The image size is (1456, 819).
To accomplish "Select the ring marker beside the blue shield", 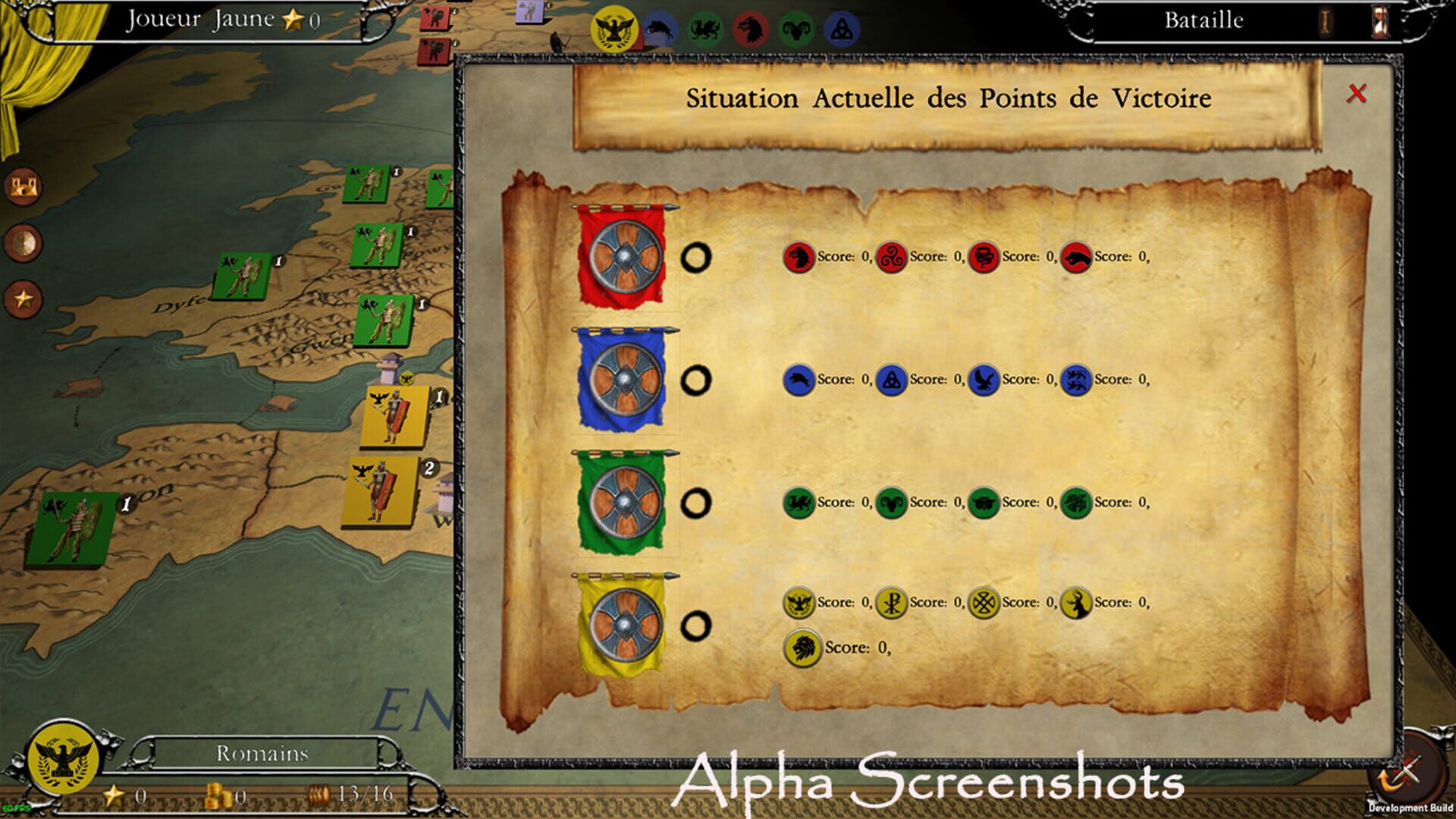I will (698, 377).
